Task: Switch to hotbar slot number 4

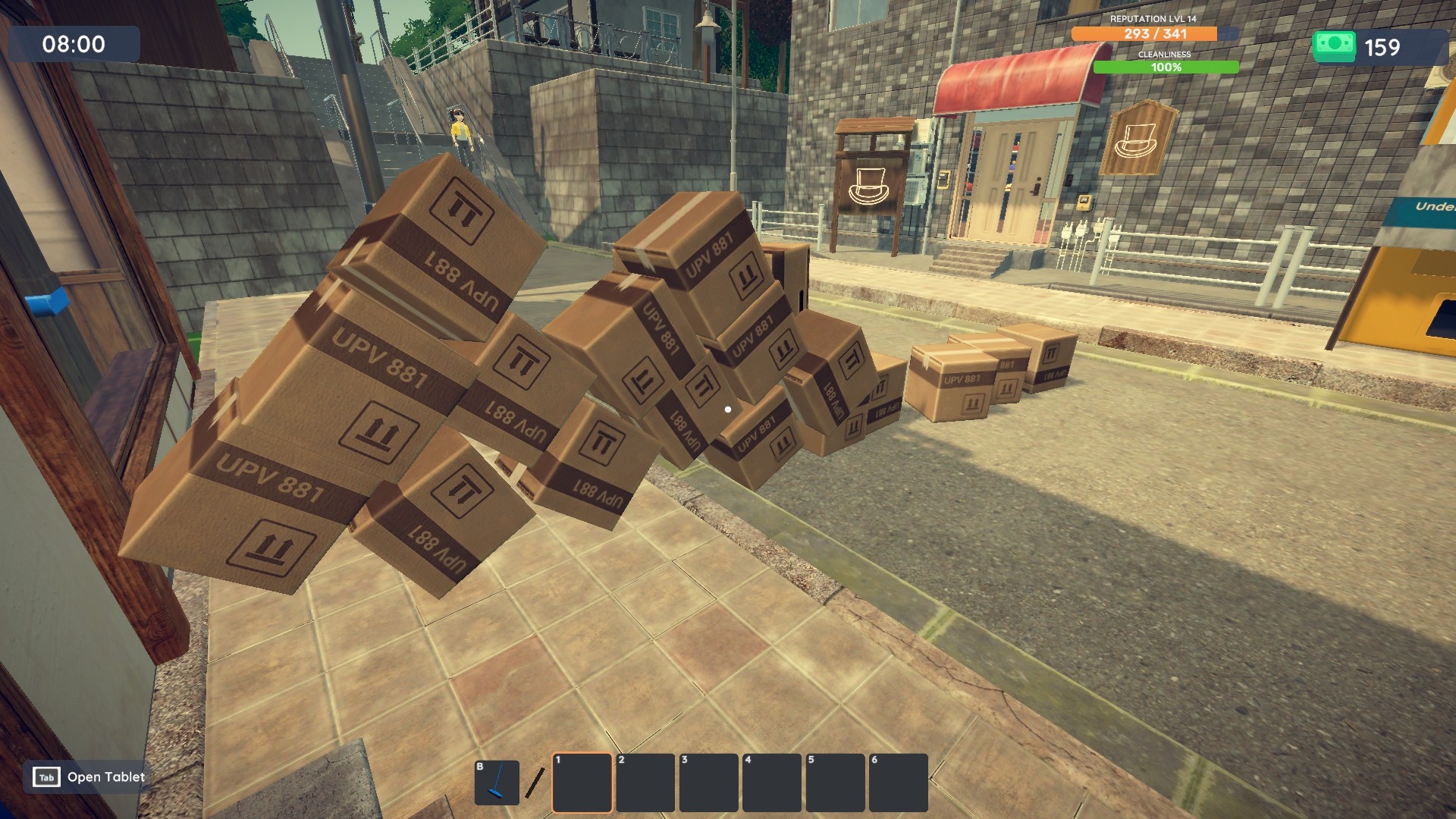Action: [x=772, y=783]
